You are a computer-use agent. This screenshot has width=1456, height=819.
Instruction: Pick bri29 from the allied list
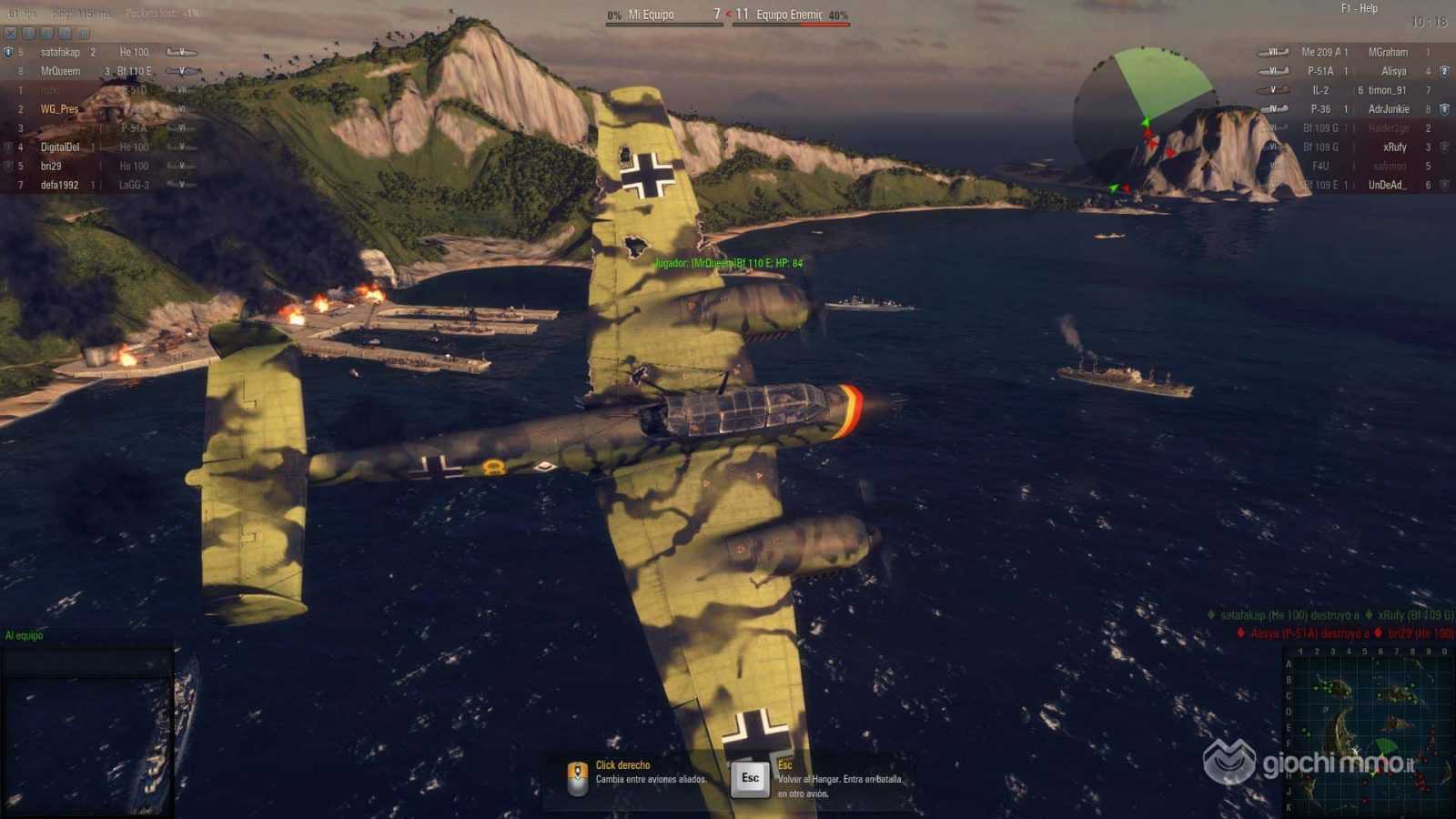[x=51, y=167]
